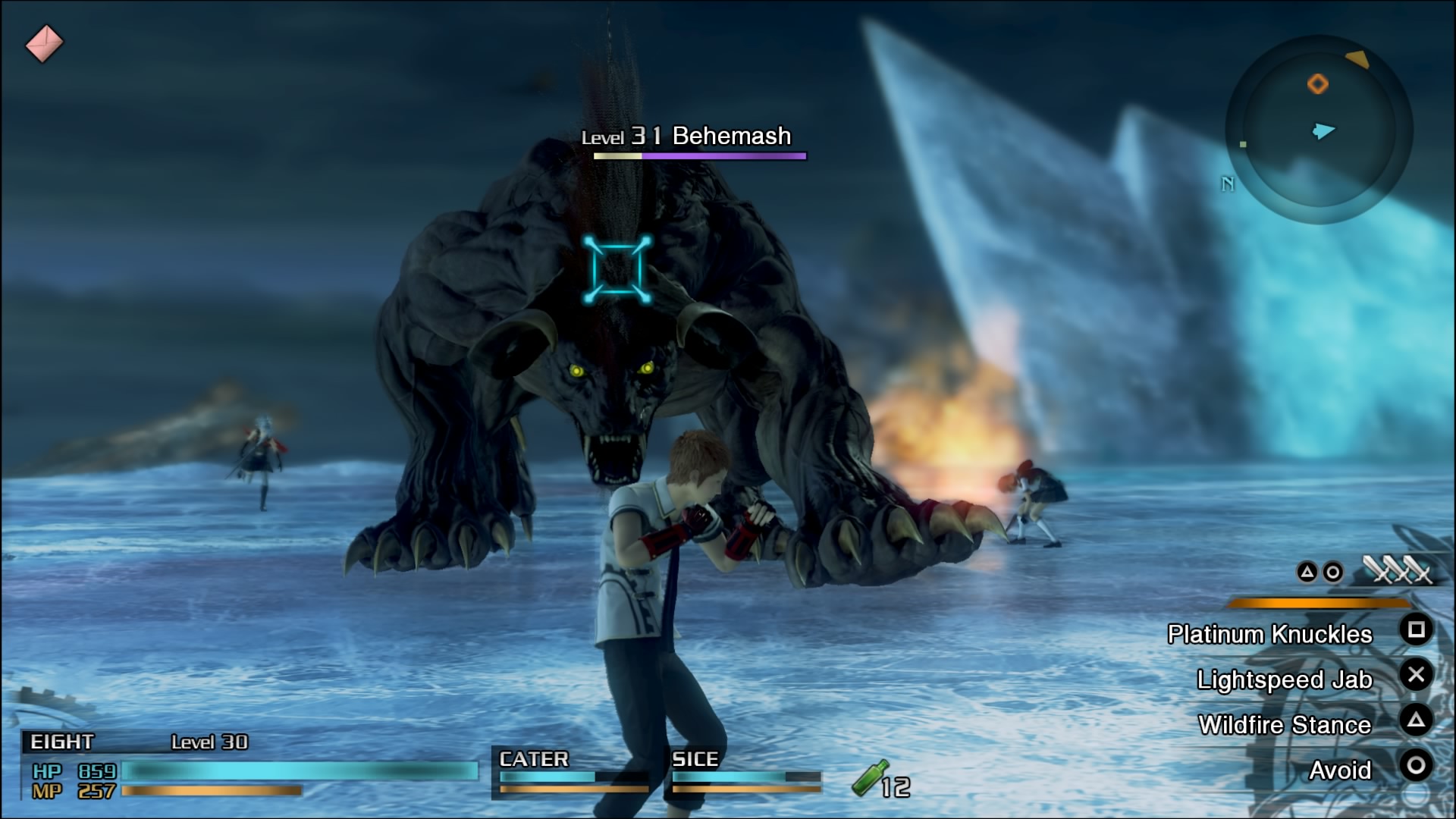
Task: Open the pink envelope message icon
Action: pyautogui.click(x=44, y=43)
